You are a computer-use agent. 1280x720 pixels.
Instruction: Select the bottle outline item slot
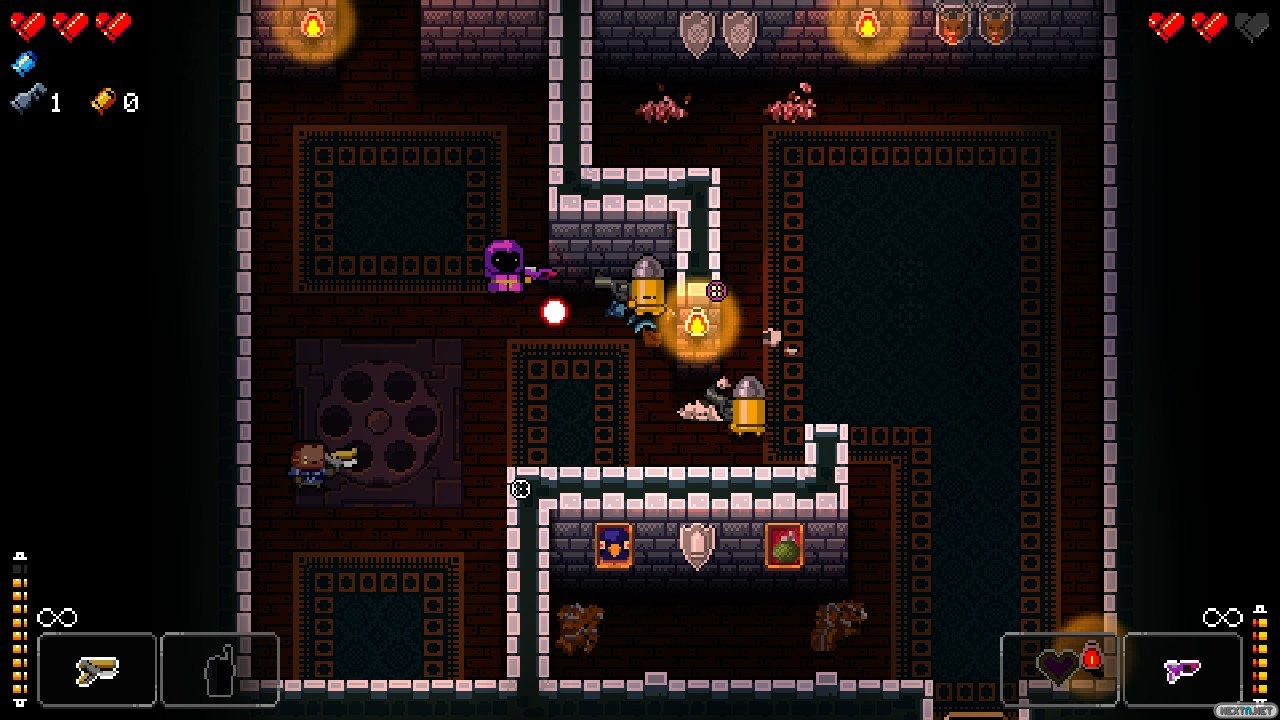(219, 670)
